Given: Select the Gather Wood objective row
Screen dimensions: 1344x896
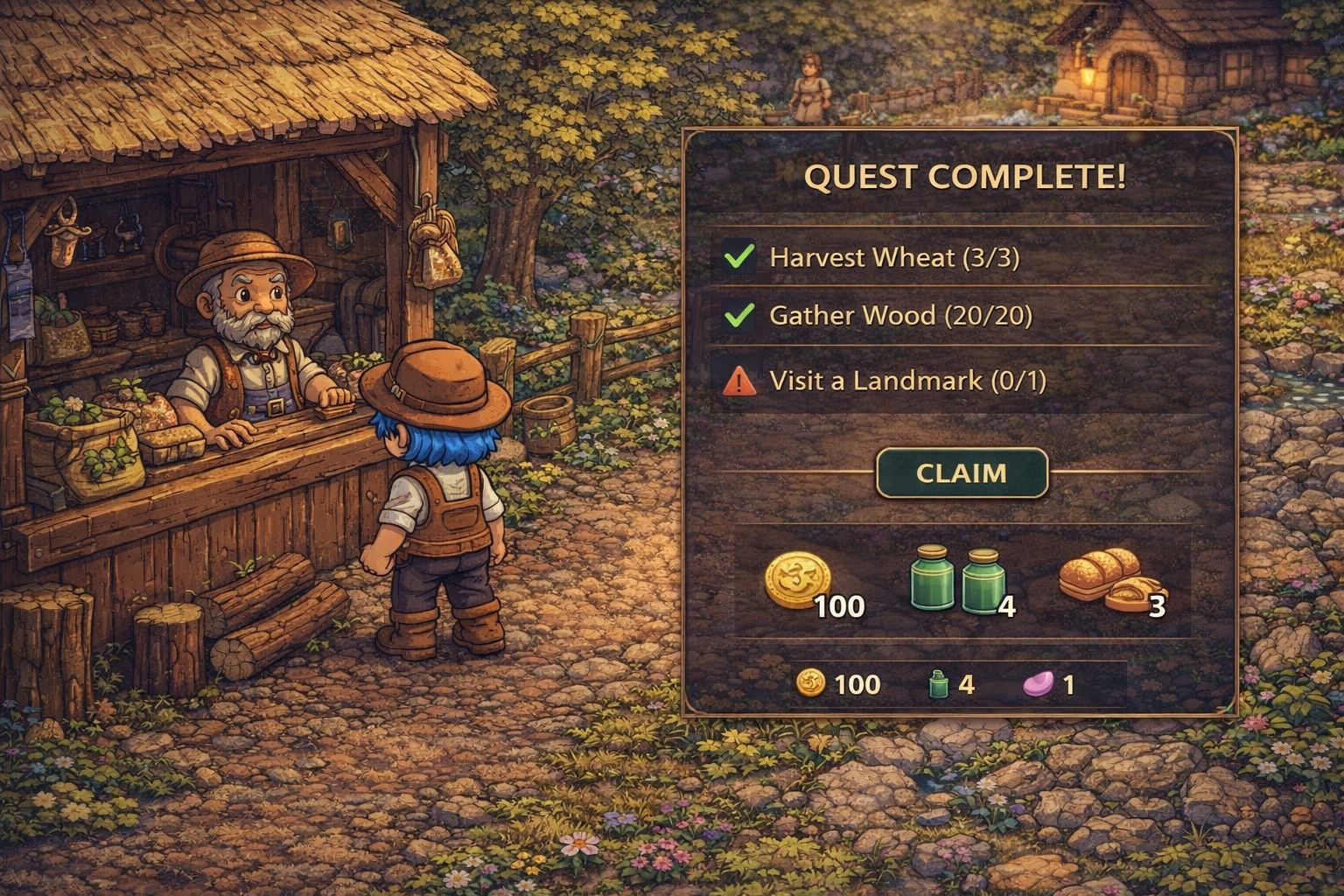Looking at the screenshot, I should click(x=899, y=315).
